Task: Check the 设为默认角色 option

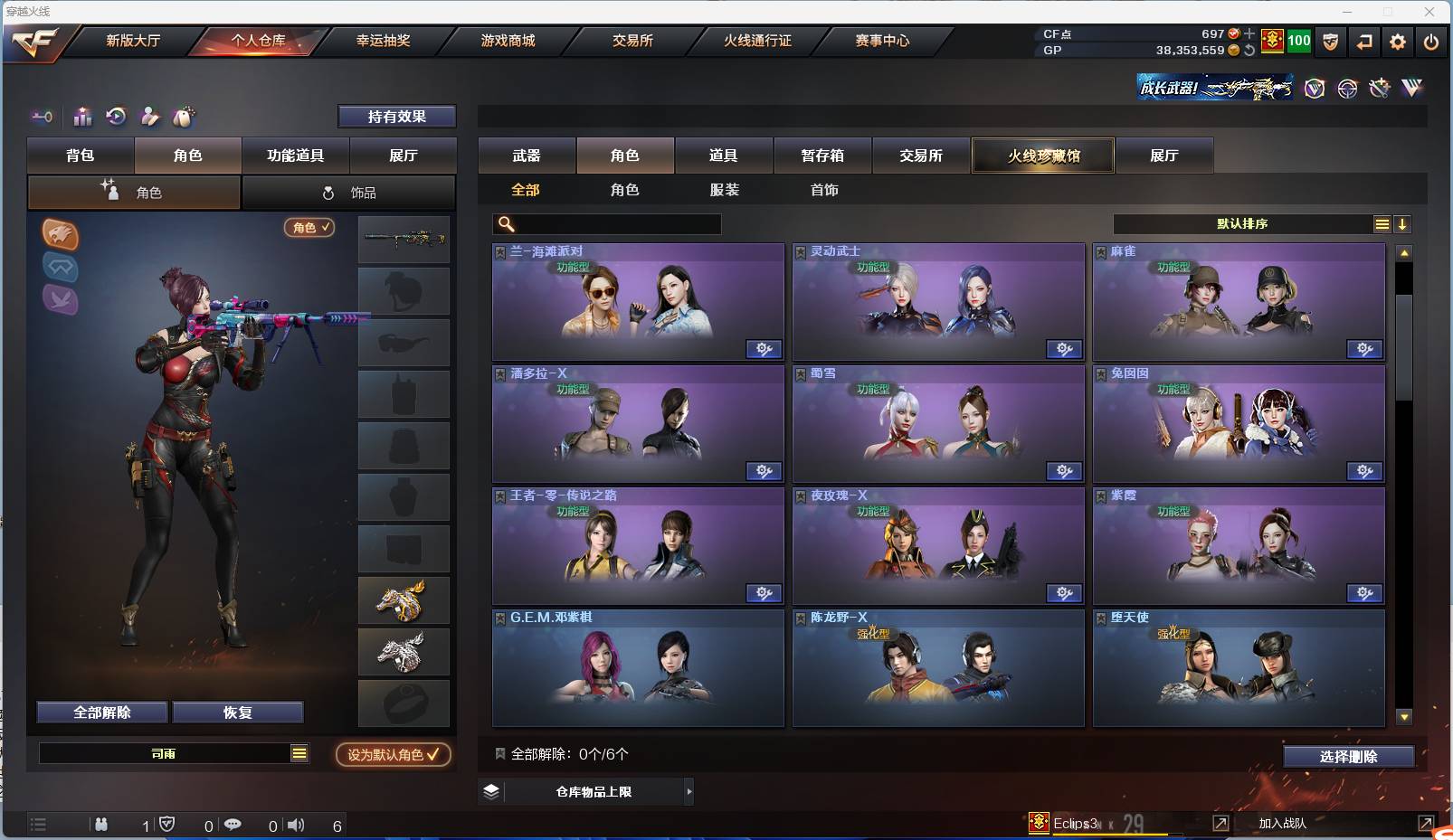Action: click(393, 755)
